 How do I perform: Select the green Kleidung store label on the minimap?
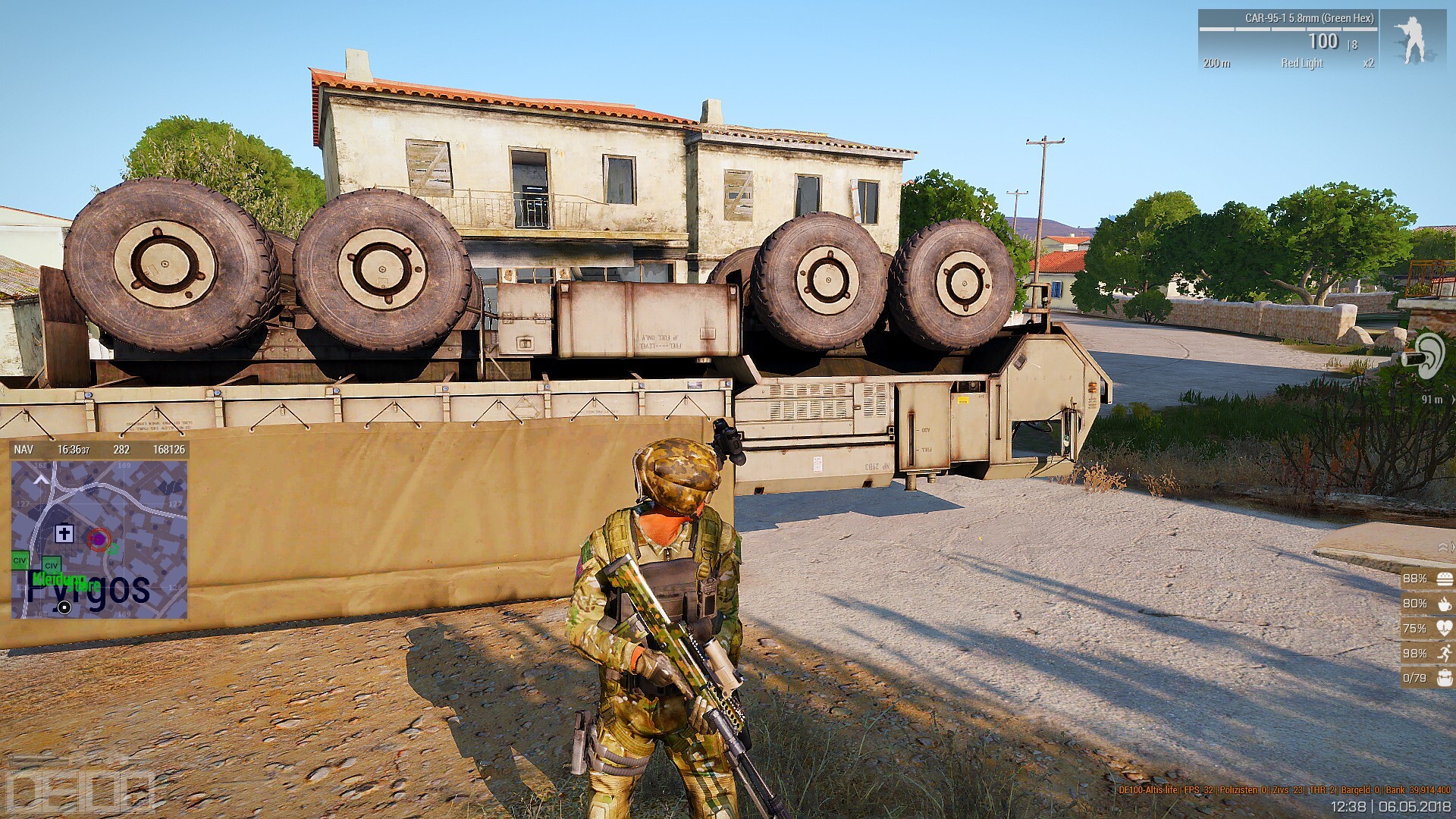click(x=59, y=580)
